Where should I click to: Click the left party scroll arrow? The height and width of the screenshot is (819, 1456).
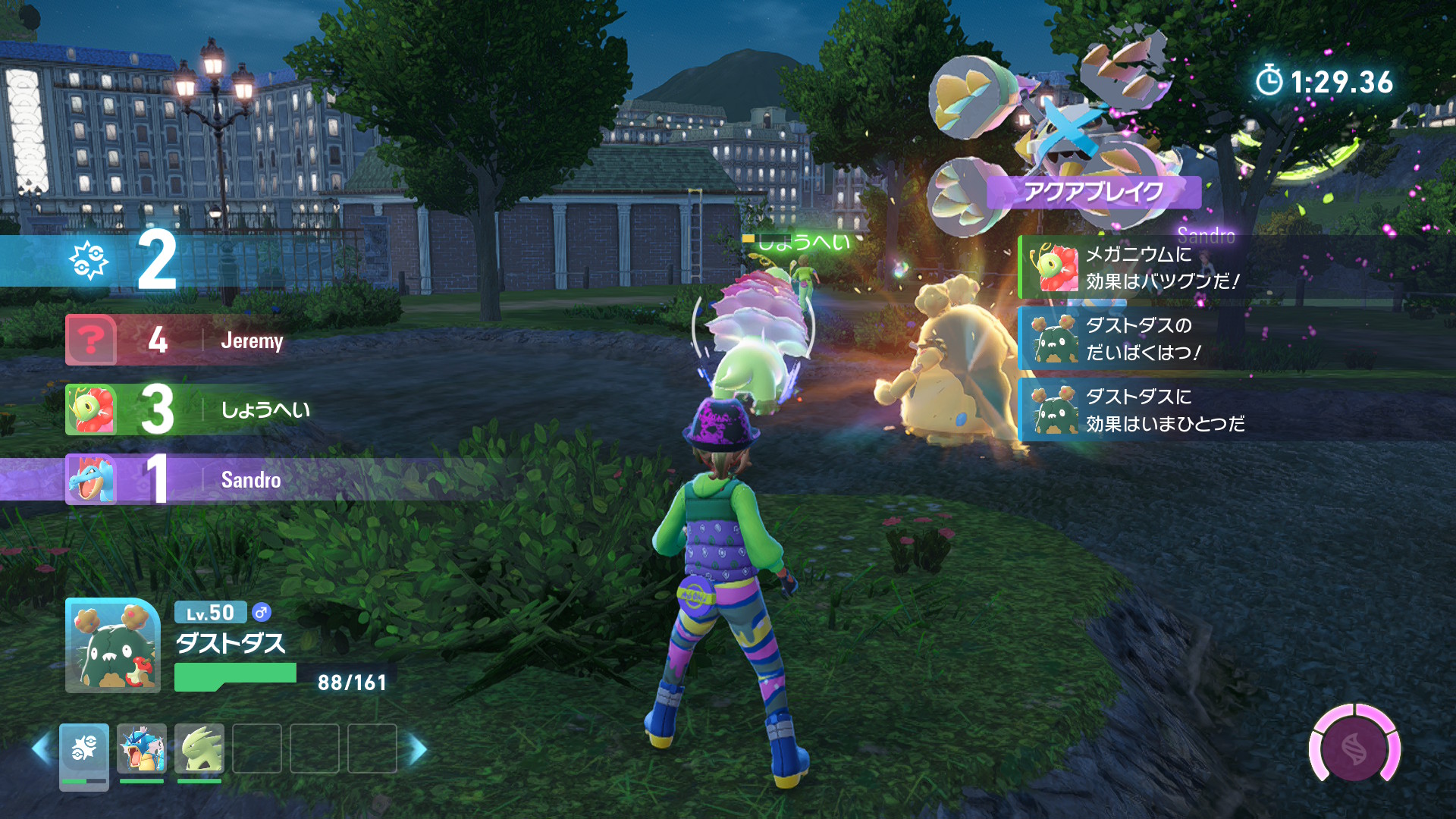42,748
